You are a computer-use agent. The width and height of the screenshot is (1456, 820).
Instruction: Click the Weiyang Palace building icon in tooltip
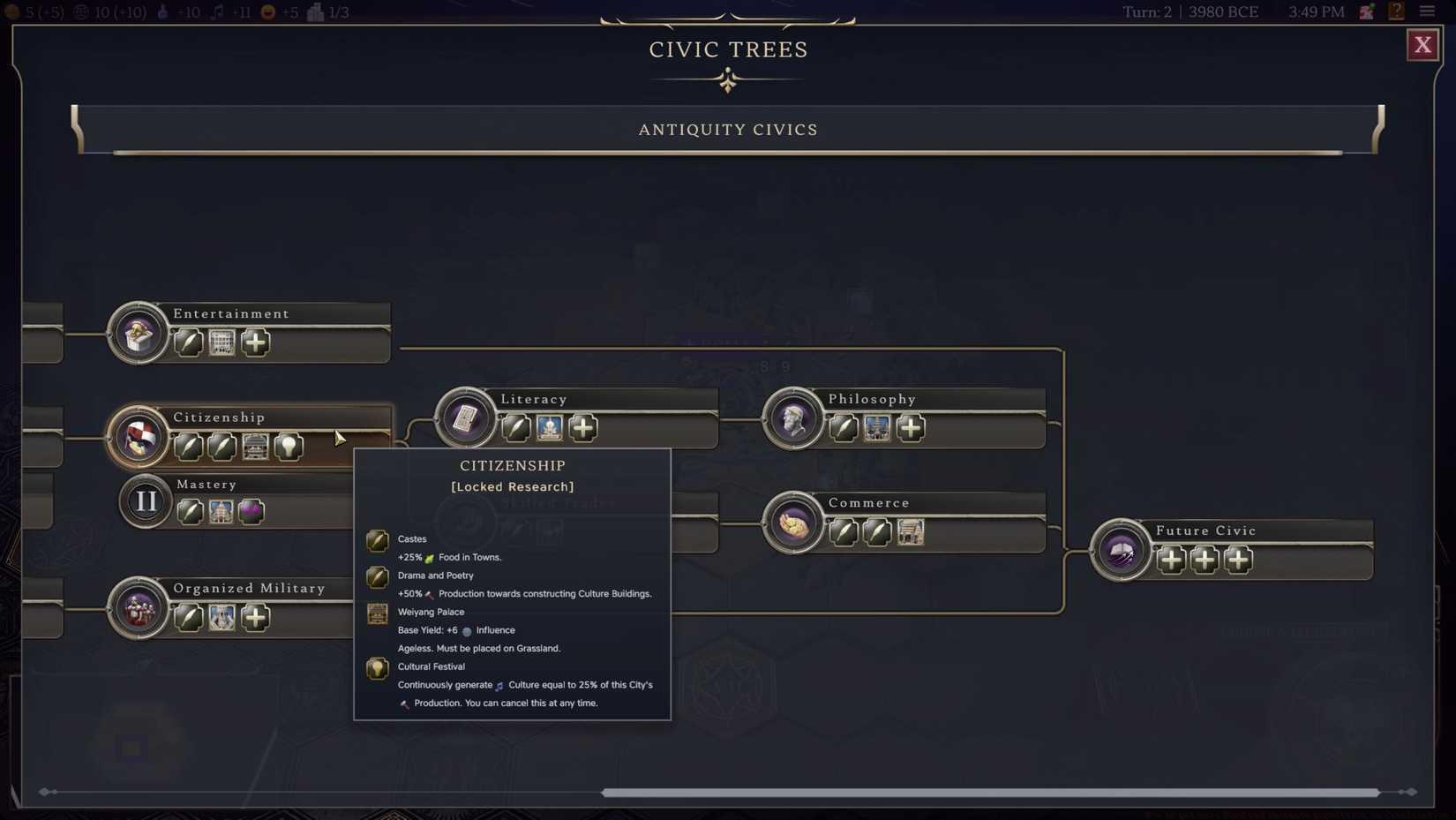click(378, 613)
